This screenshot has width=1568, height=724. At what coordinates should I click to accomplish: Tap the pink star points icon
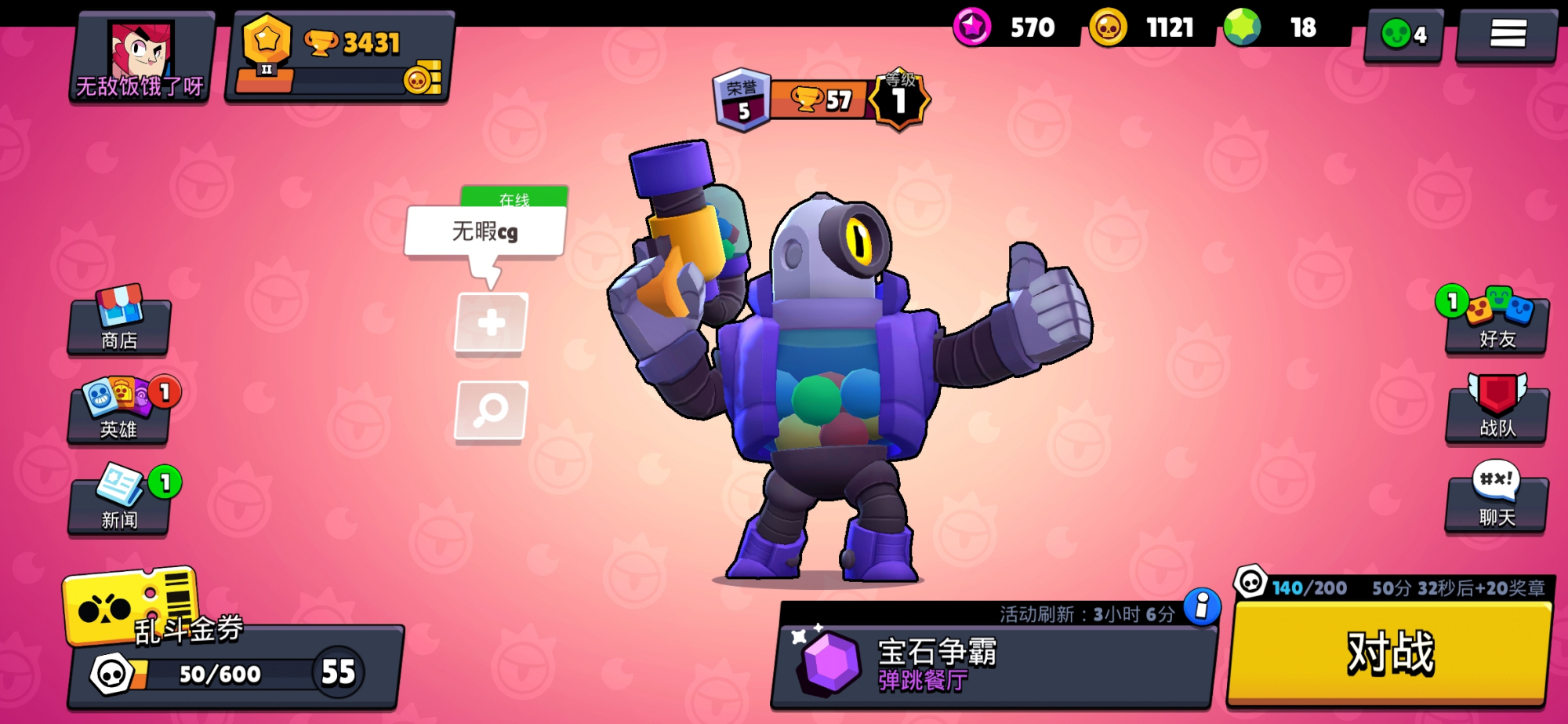pyautogui.click(x=972, y=27)
